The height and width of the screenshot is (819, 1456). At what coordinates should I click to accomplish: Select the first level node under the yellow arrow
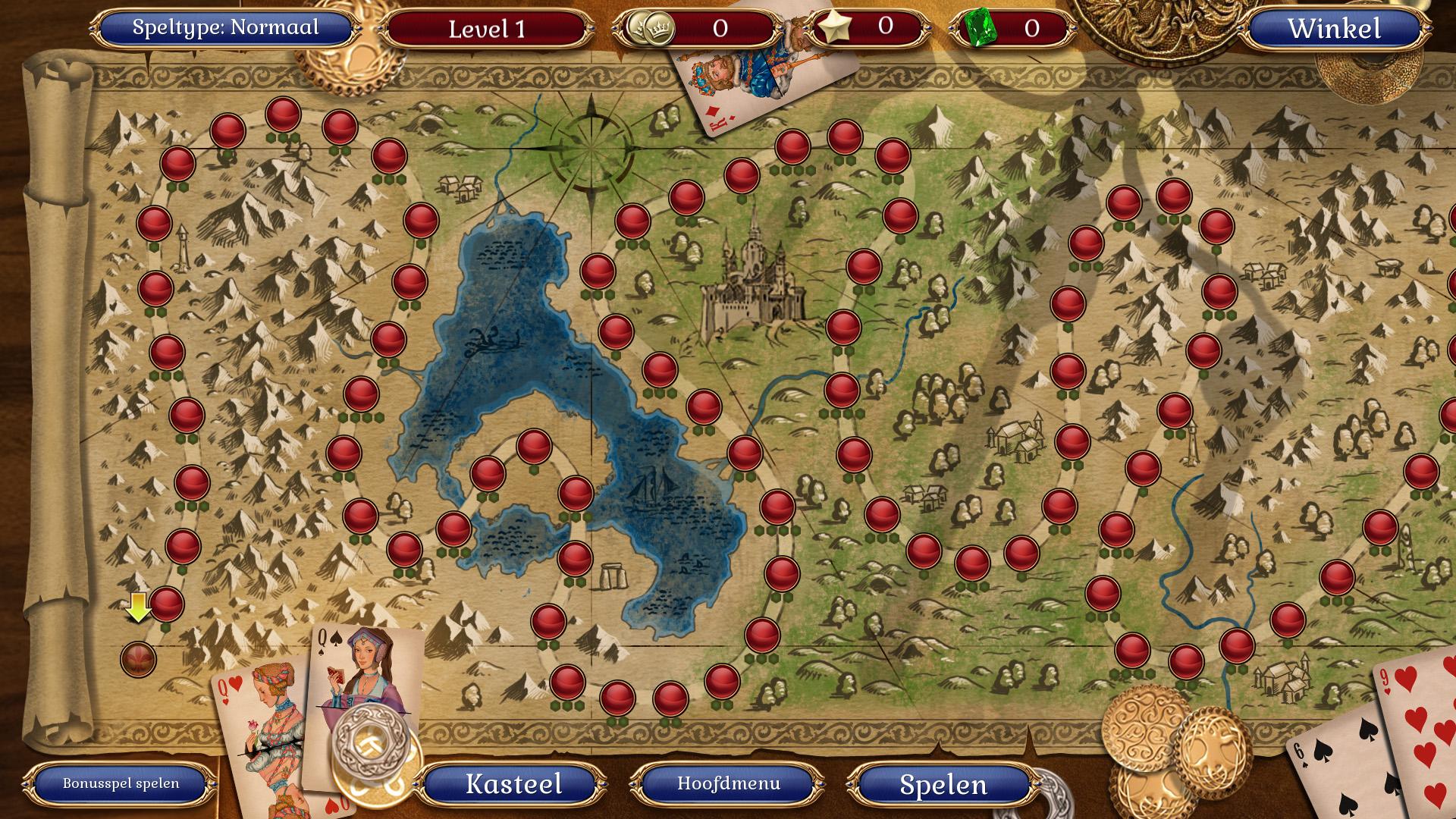tap(139, 659)
